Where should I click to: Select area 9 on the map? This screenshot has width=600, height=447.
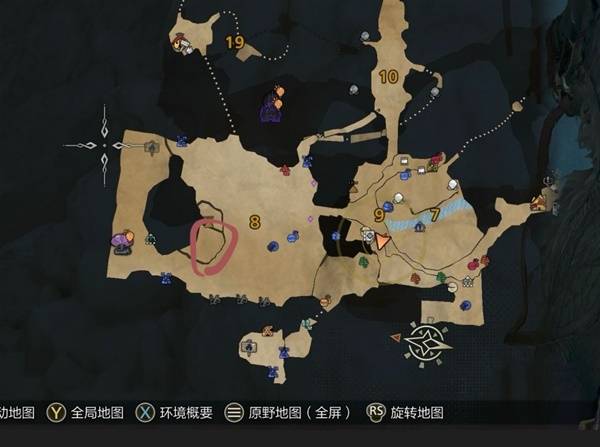(x=379, y=214)
